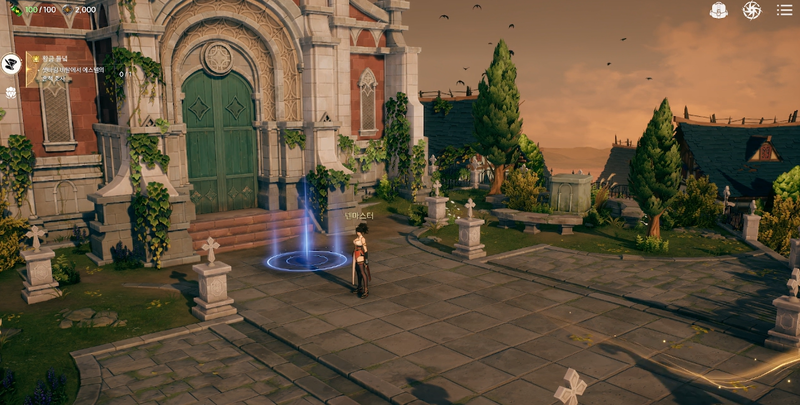
Task: Open the circular swirl emblem menu
Action: (x=751, y=10)
